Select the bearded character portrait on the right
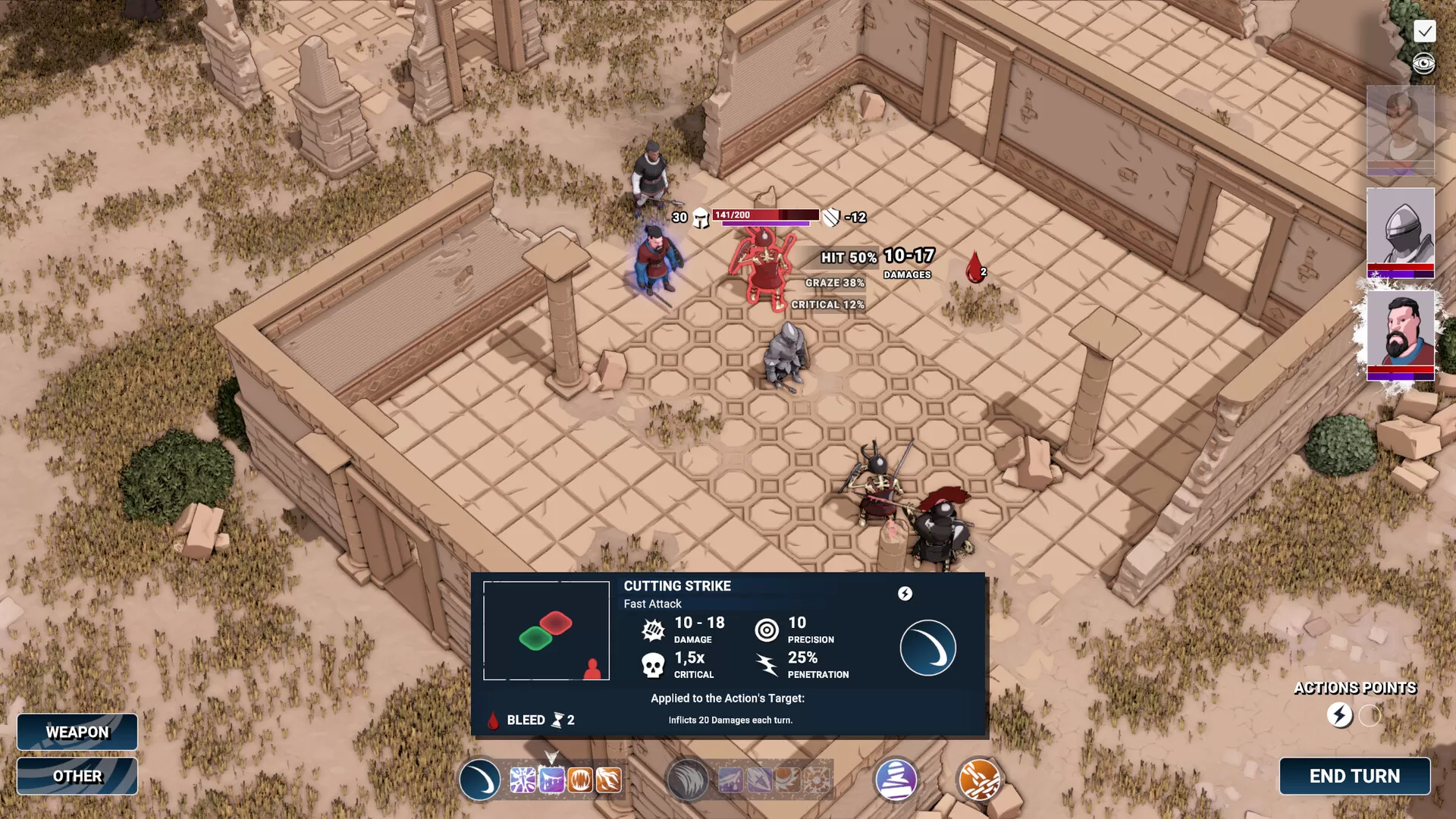Viewport: 1456px width, 819px height. point(1401,336)
